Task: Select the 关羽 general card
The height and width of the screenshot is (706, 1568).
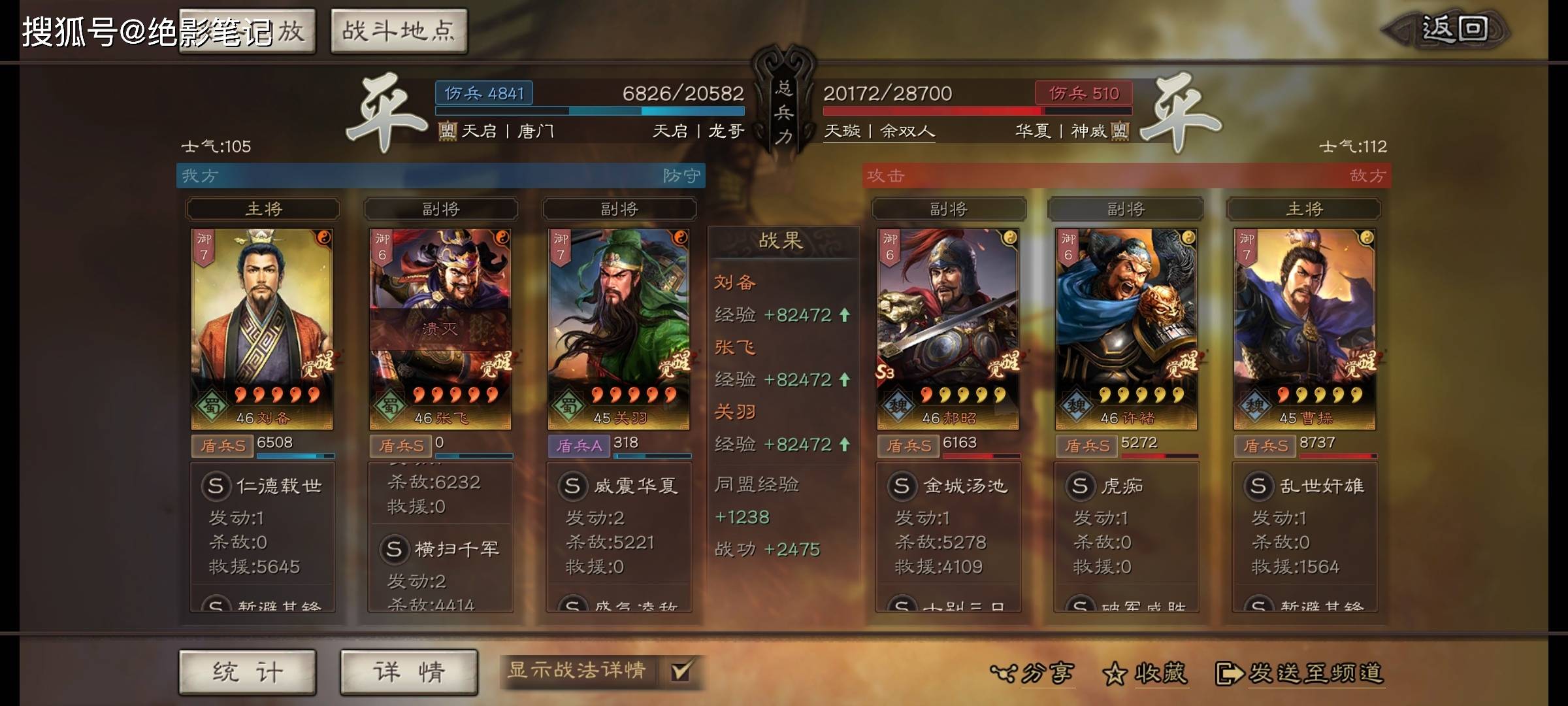Action: click(619, 329)
